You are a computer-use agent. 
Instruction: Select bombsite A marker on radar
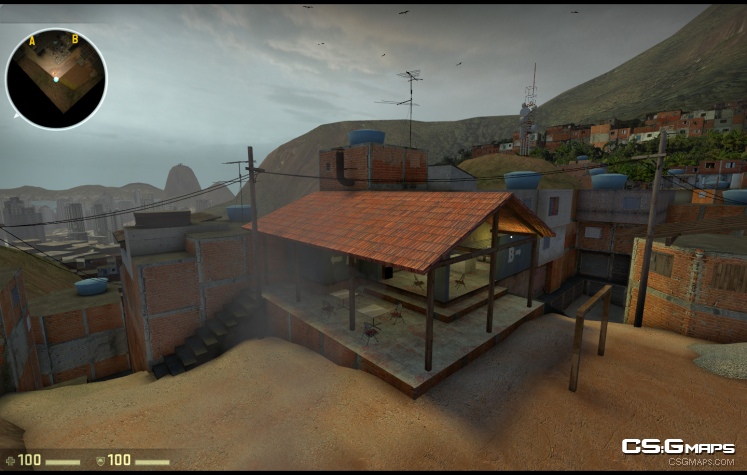[x=32, y=41]
